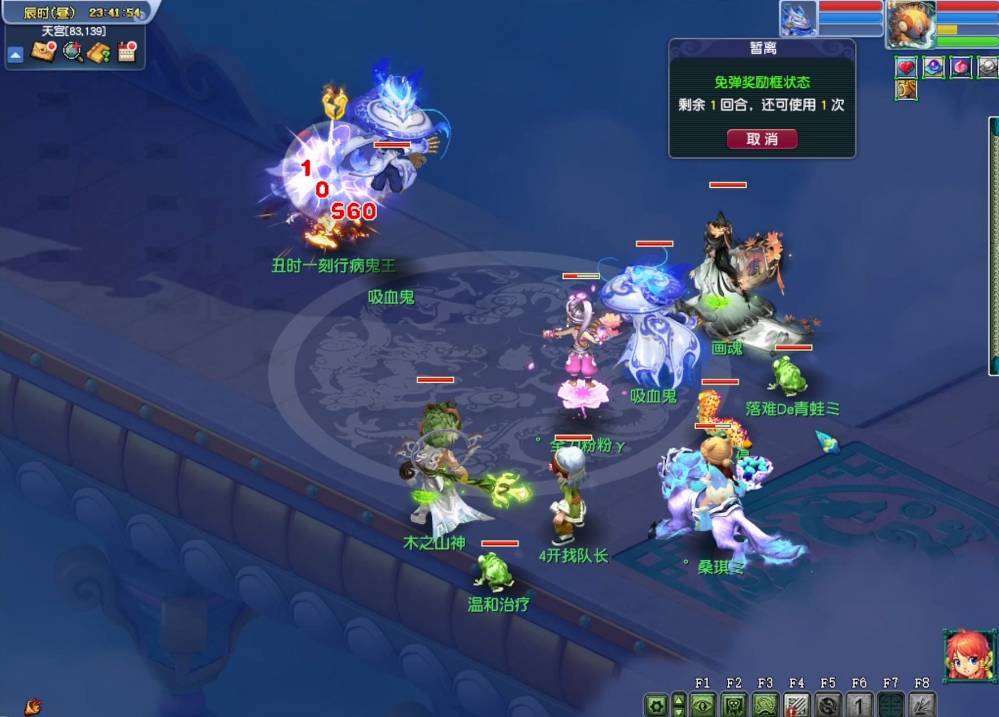Select the blue pet portrait
The width and height of the screenshot is (999, 717).
(799, 18)
